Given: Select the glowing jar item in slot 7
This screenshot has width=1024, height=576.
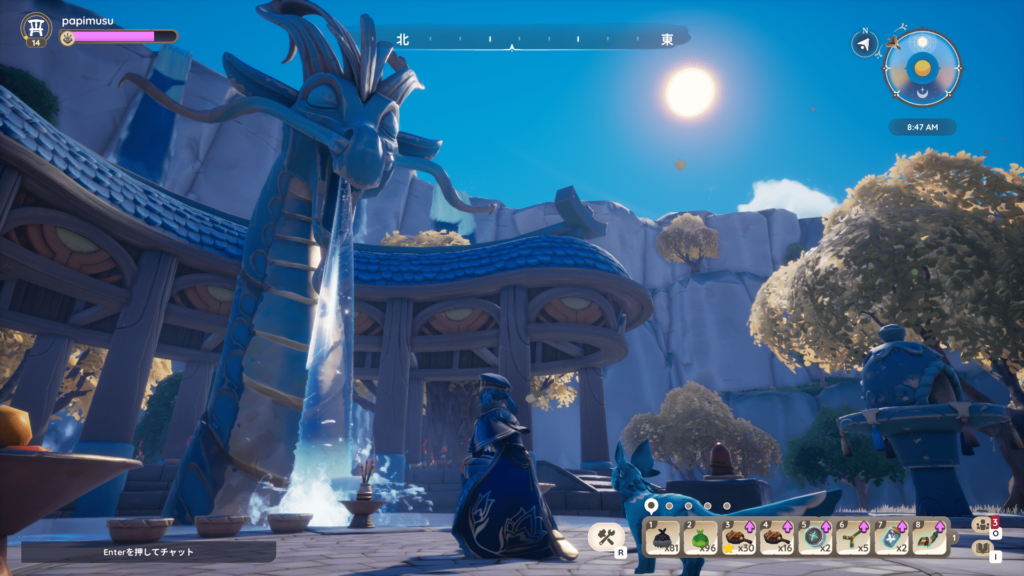Looking at the screenshot, I should click(x=891, y=537).
